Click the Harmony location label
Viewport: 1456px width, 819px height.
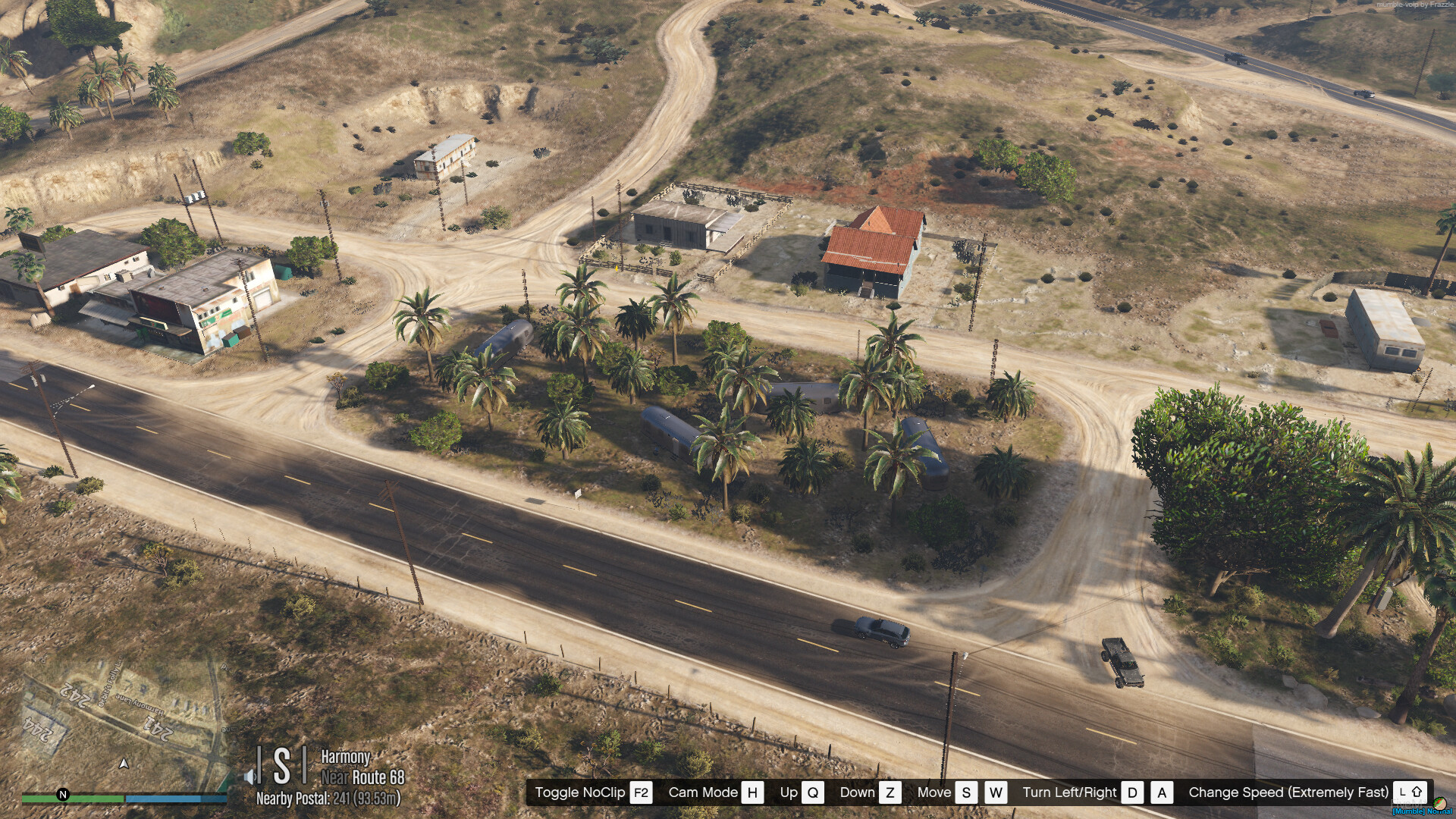click(346, 758)
